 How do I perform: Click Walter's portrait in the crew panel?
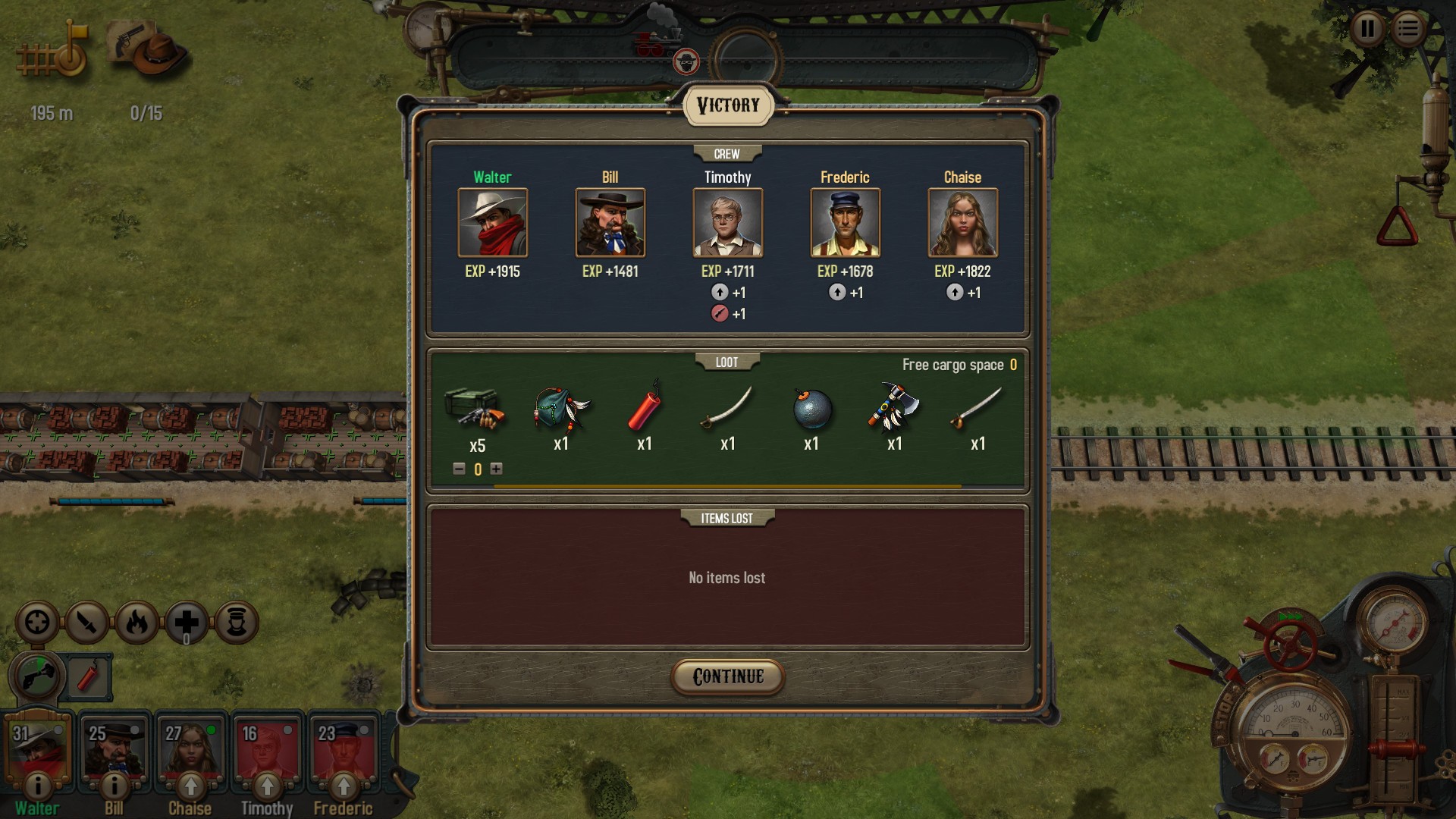click(x=492, y=223)
